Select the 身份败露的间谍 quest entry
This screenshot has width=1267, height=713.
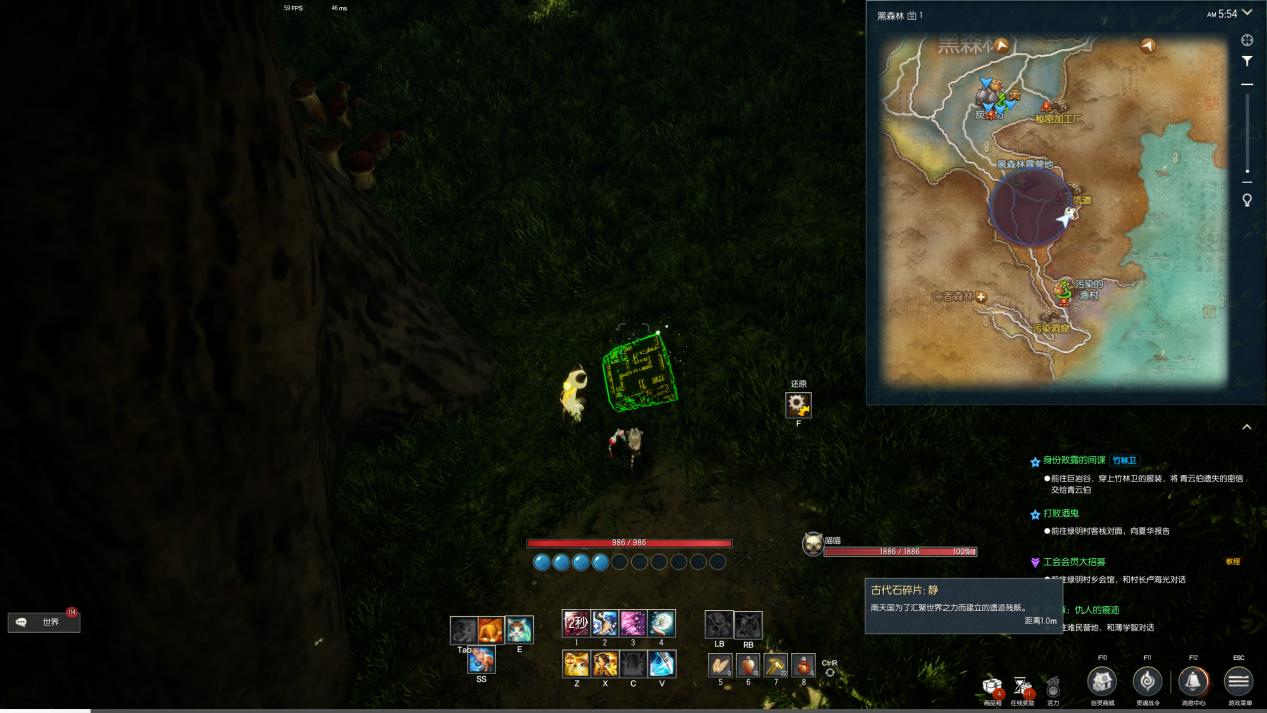pyautogui.click(x=1074, y=461)
